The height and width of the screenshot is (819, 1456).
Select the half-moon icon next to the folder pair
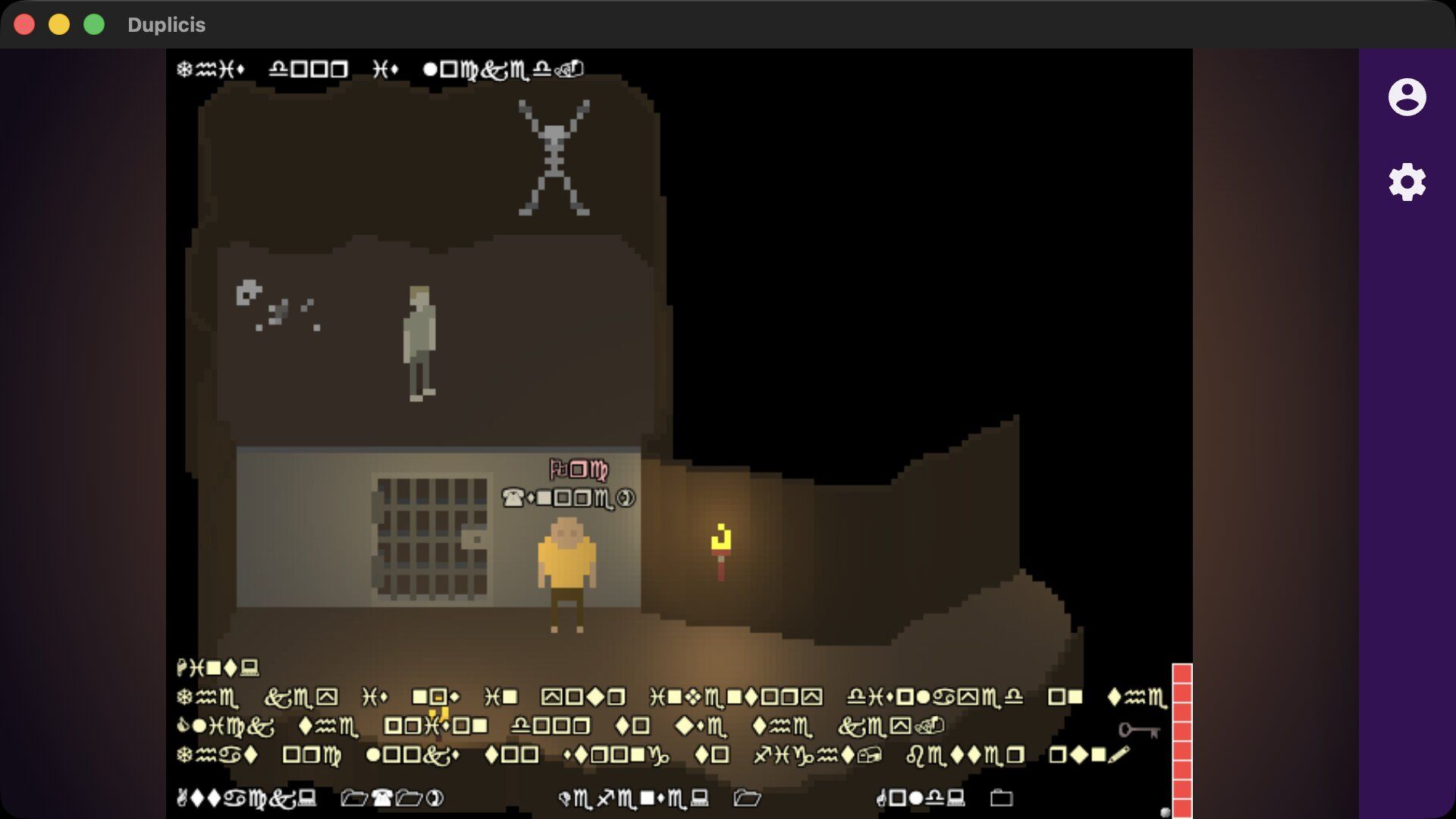(x=436, y=798)
